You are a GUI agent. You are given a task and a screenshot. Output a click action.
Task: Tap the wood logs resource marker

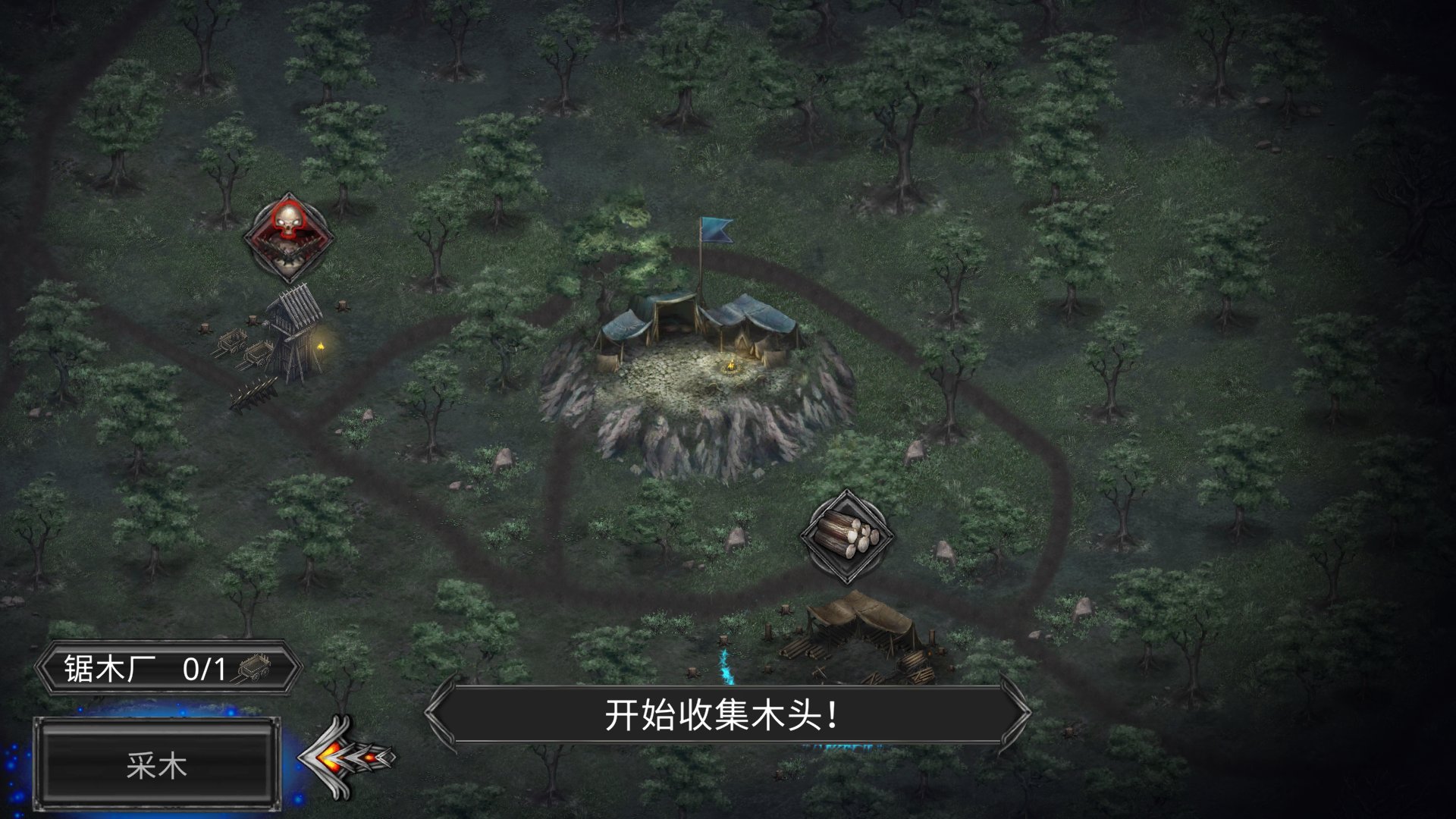[847, 536]
